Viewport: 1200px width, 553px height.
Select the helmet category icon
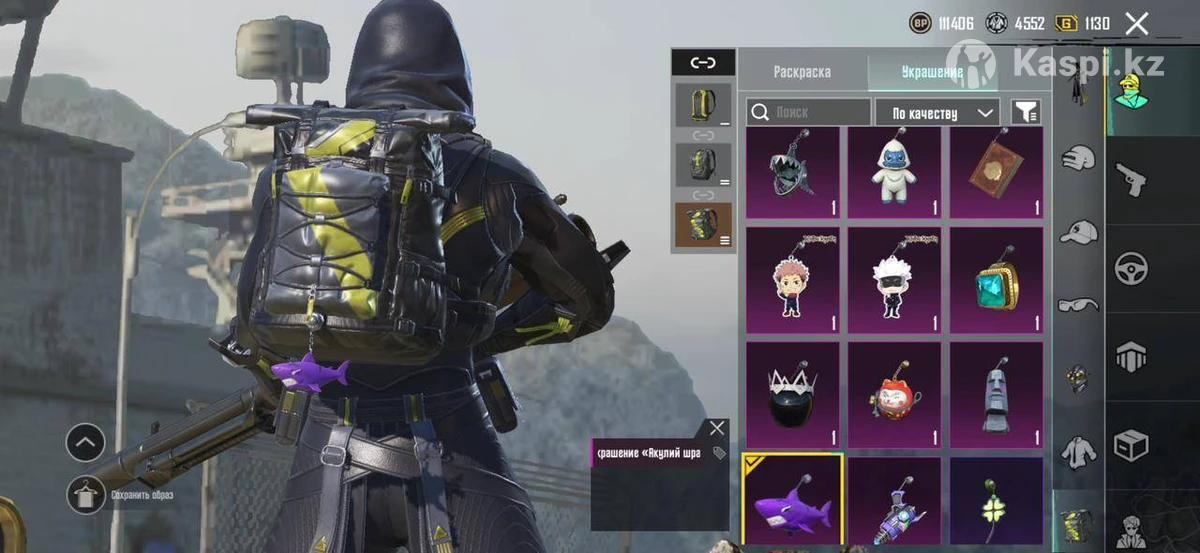(1078, 157)
